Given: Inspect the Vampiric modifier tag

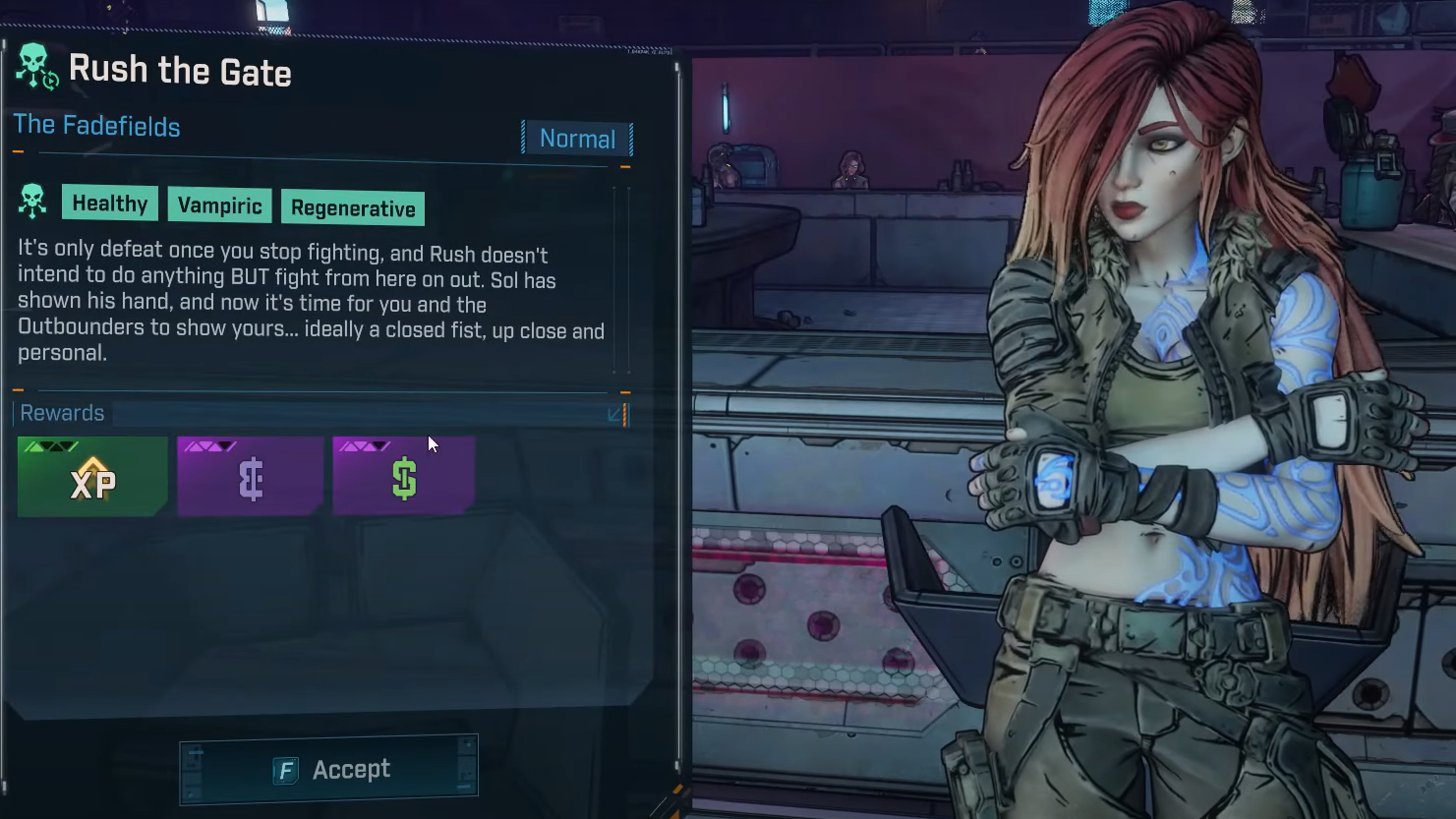Looking at the screenshot, I should 219,205.
